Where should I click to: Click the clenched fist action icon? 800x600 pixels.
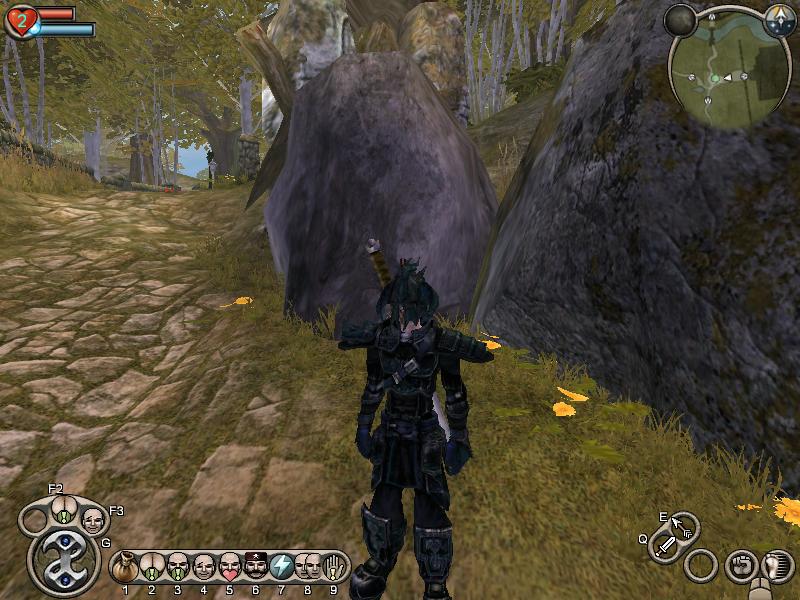[739, 564]
